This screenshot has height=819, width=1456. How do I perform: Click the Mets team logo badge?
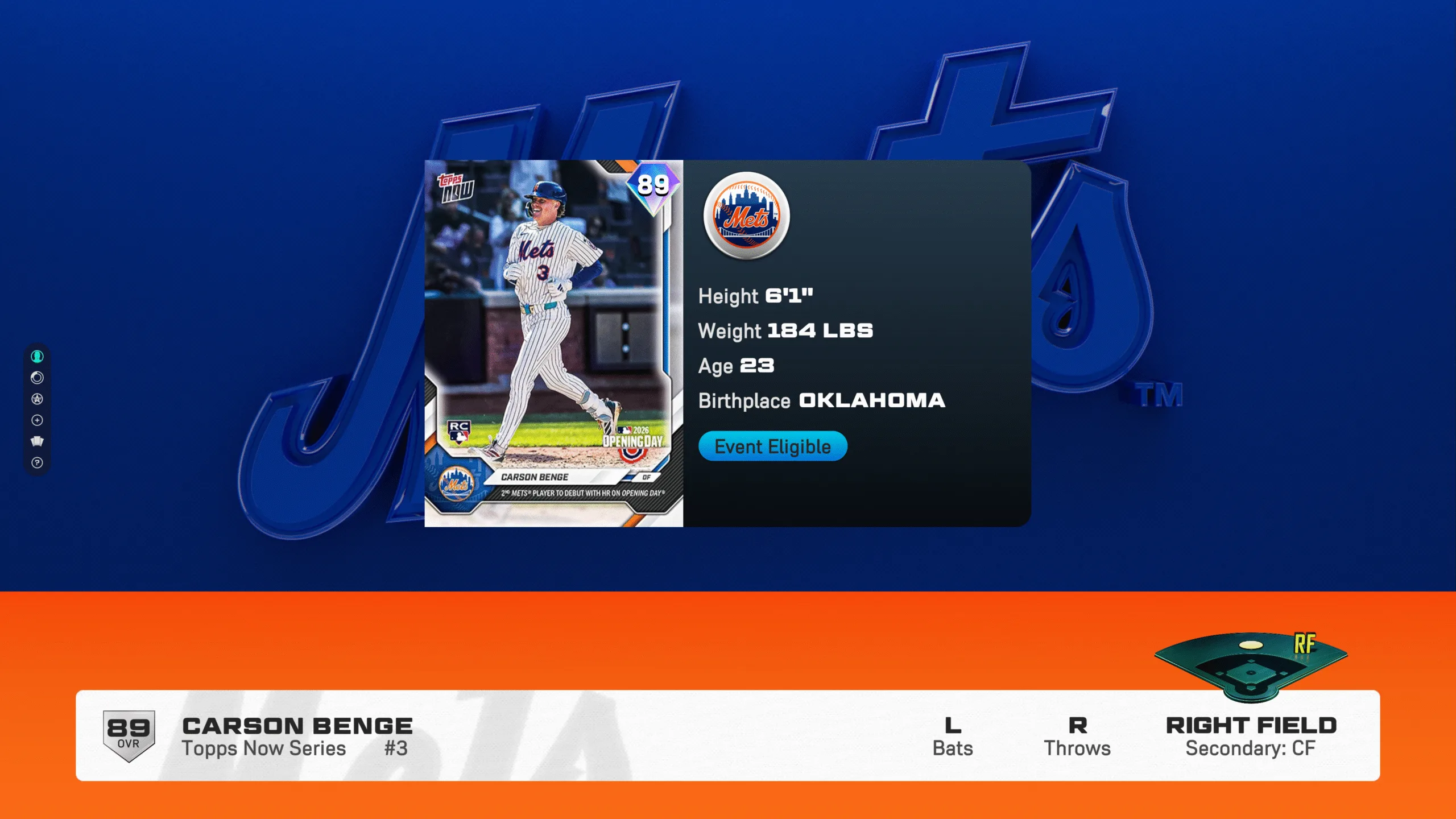click(746, 216)
